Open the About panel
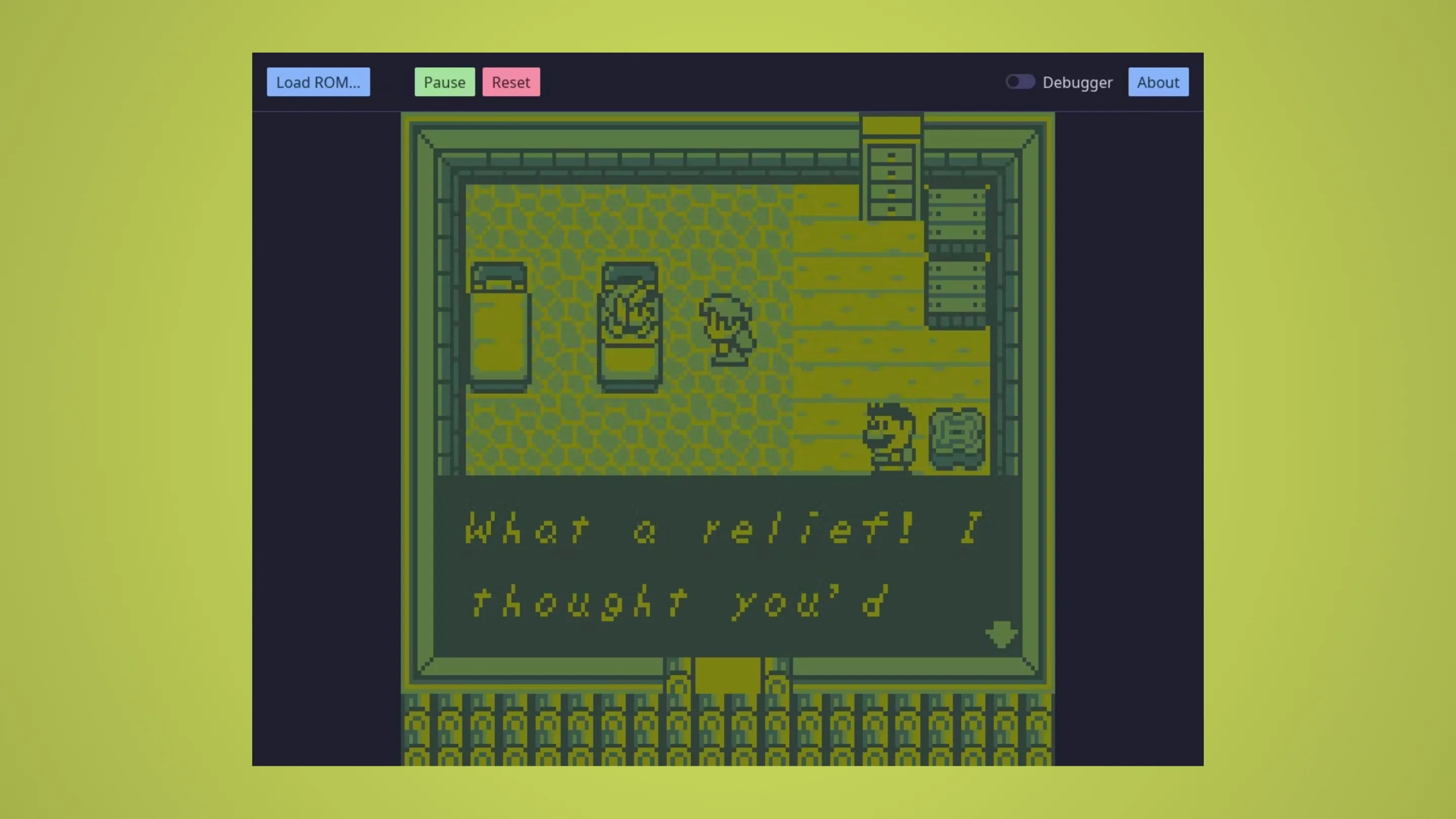 pyautogui.click(x=1158, y=82)
